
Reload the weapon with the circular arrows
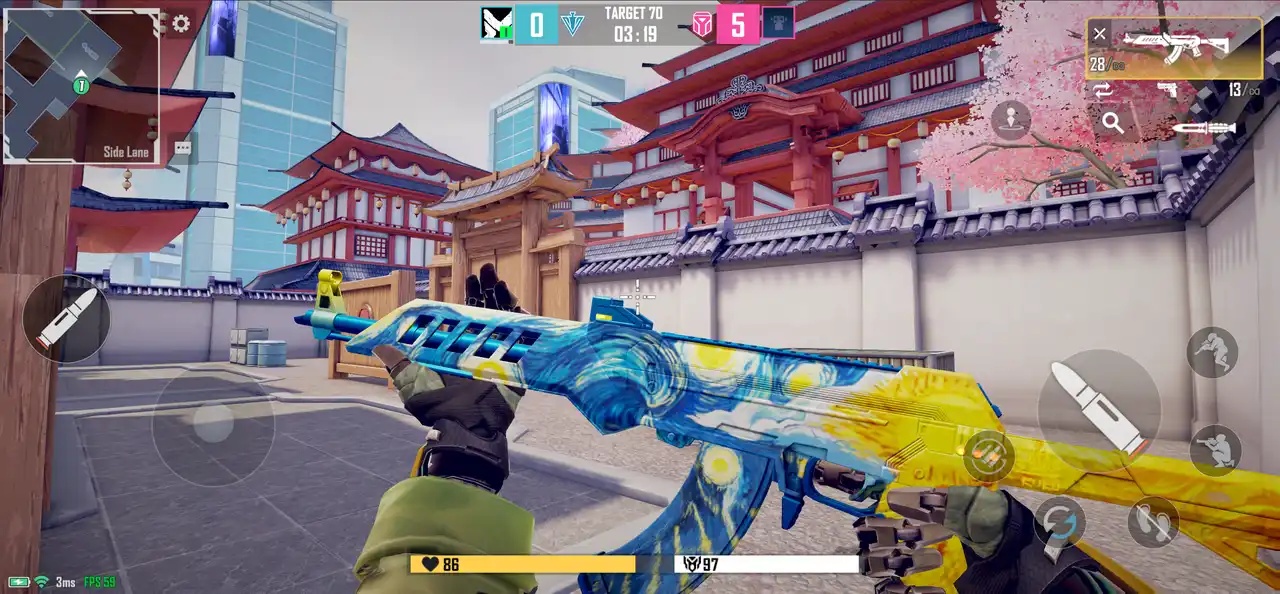click(x=1061, y=522)
